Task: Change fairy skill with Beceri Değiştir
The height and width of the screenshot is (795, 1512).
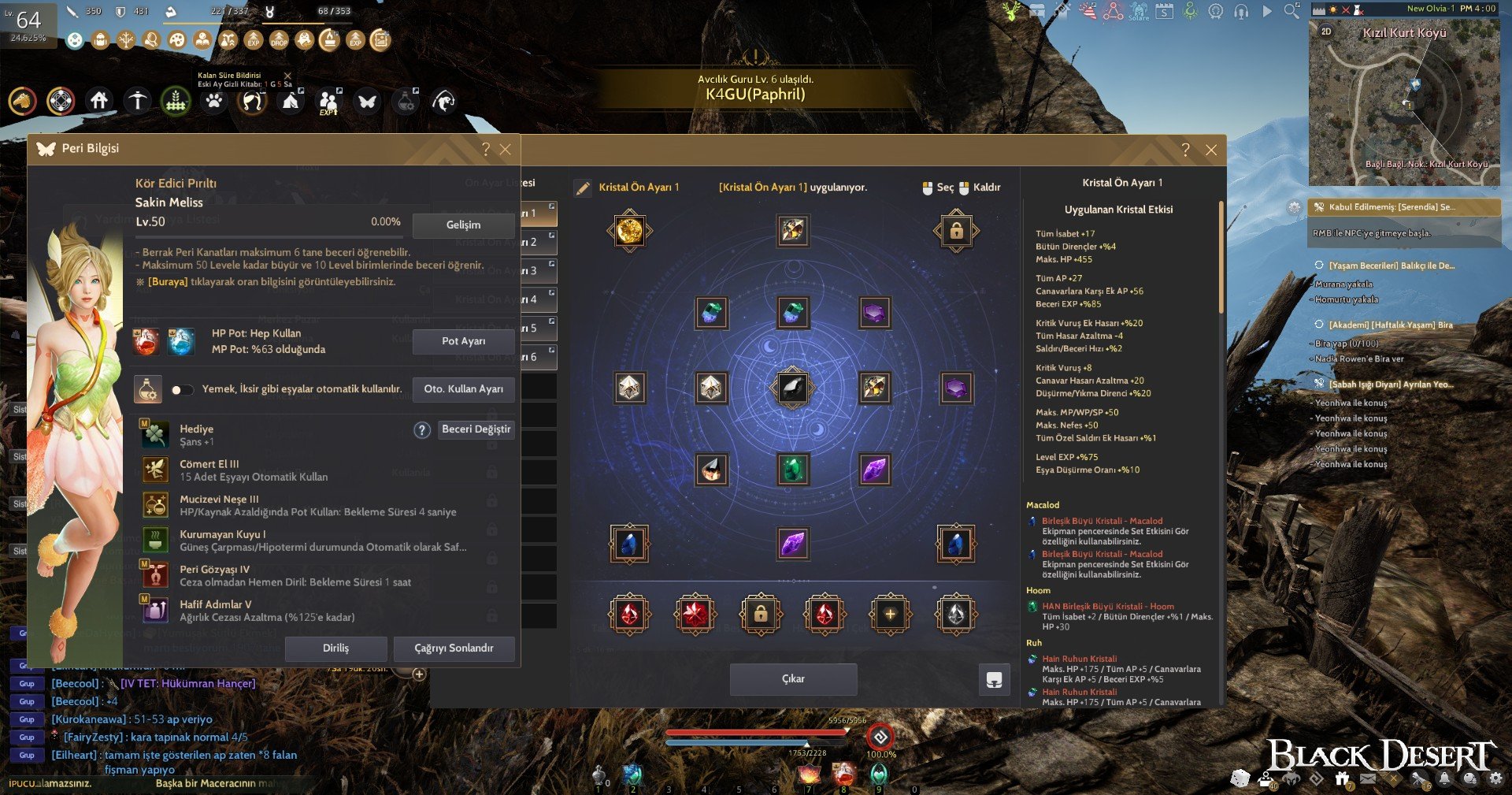Action: (476, 429)
